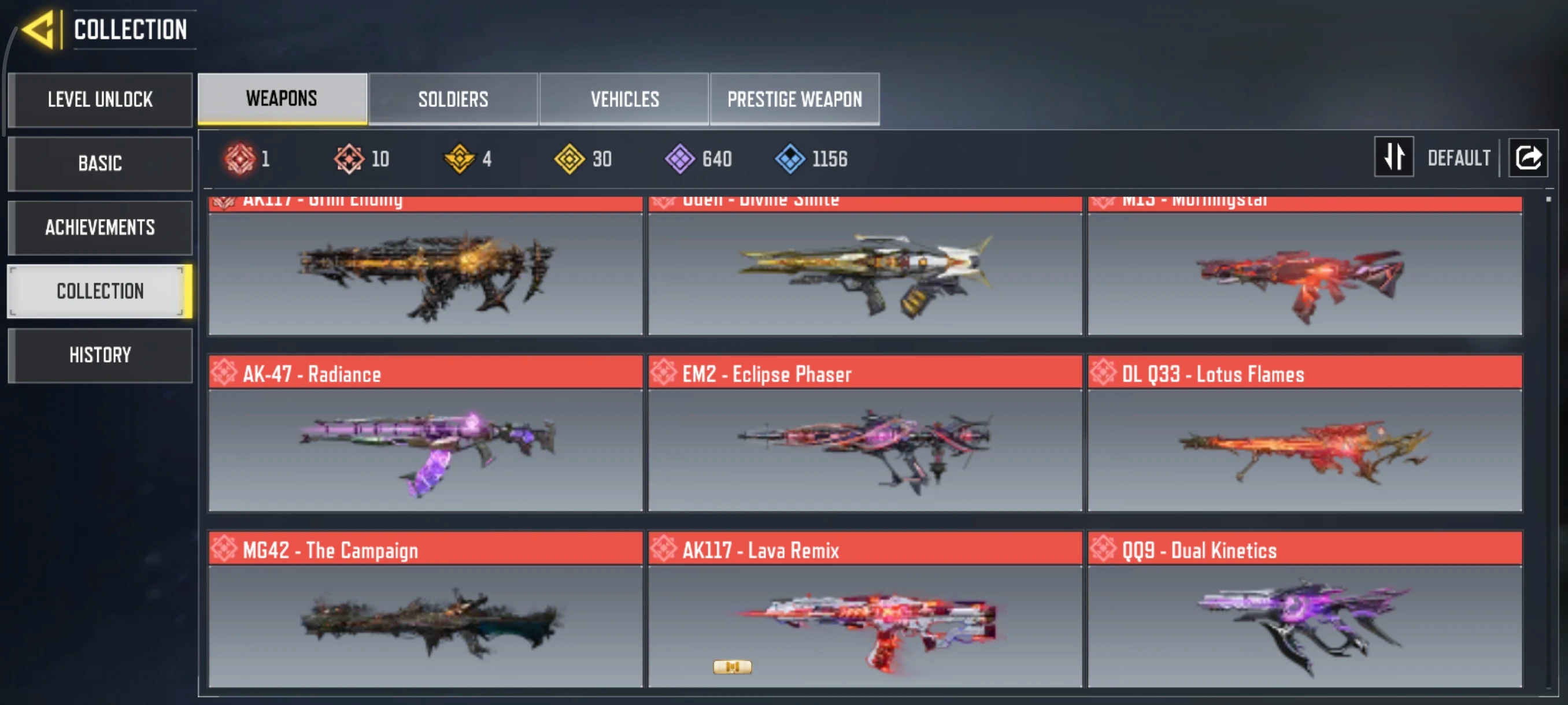Open the Level Unlock section
Screen dimensions: 1568x705
tap(101, 100)
